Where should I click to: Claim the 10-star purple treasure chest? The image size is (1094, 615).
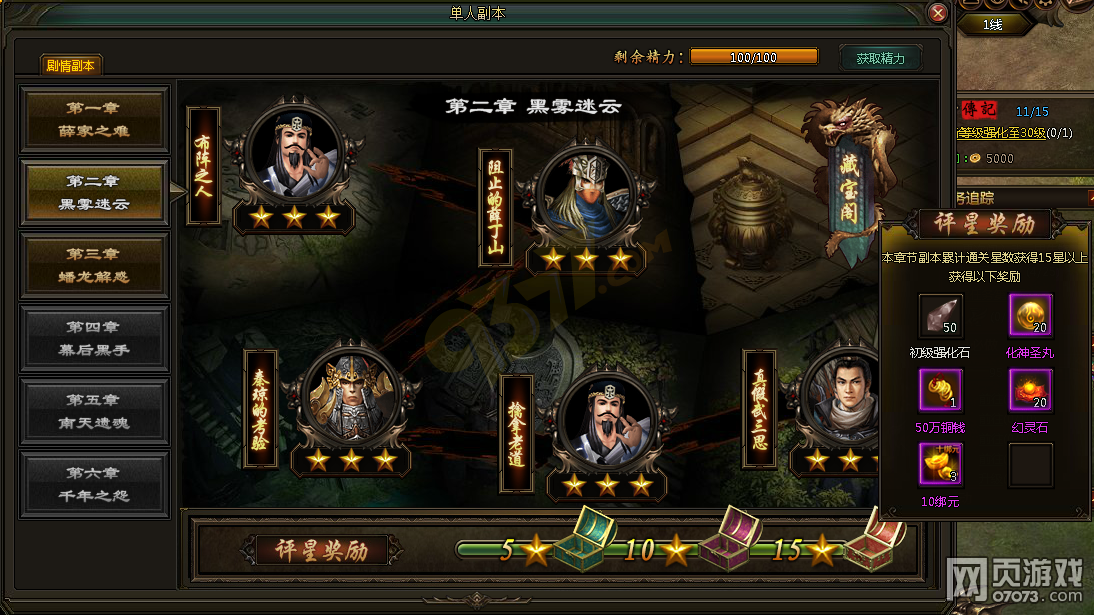tap(726, 542)
